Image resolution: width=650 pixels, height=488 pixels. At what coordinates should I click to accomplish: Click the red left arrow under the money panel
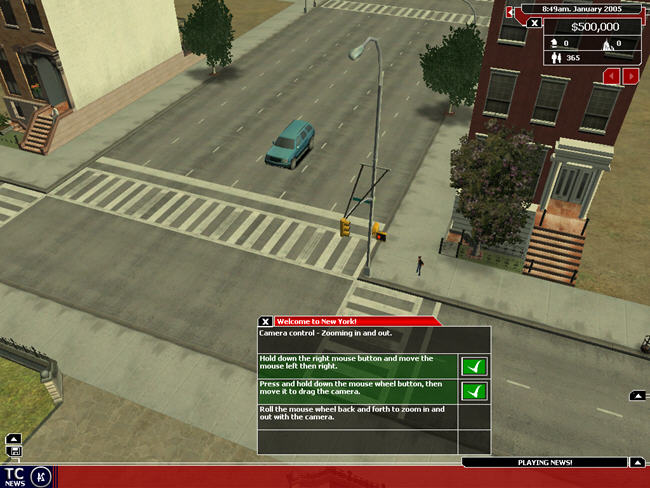[x=611, y=76]
